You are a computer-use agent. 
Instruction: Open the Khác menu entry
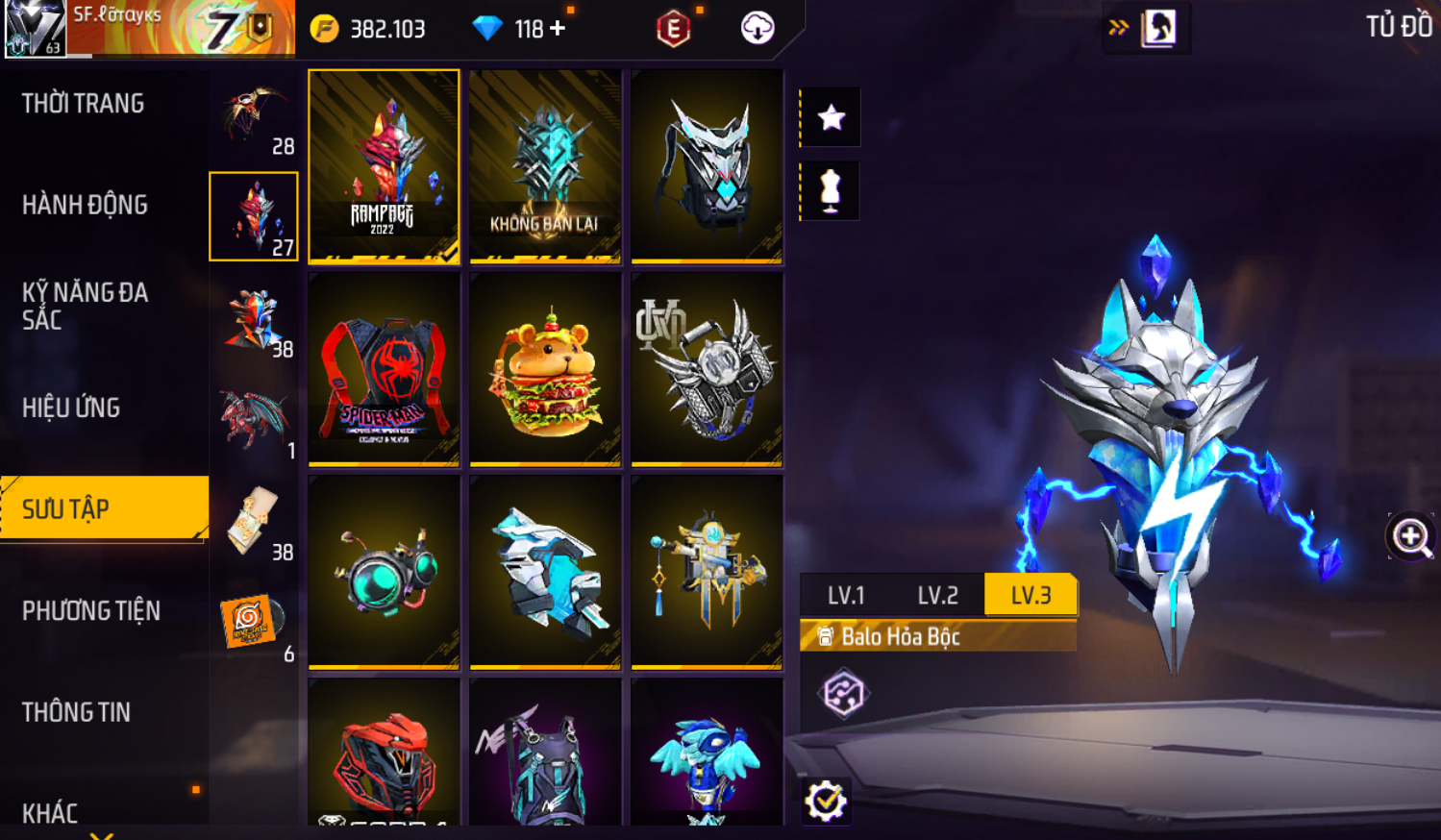50,813
